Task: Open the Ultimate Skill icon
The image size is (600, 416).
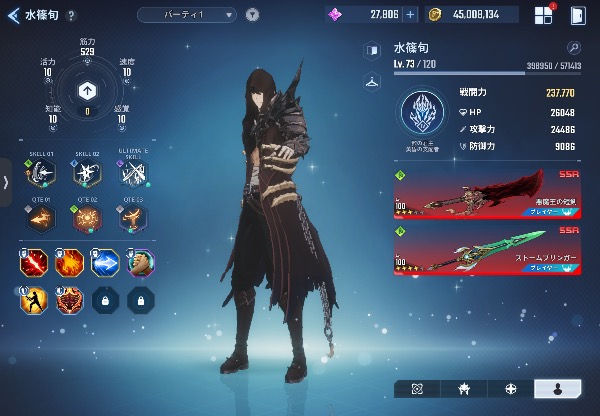Action: point(133,173)
